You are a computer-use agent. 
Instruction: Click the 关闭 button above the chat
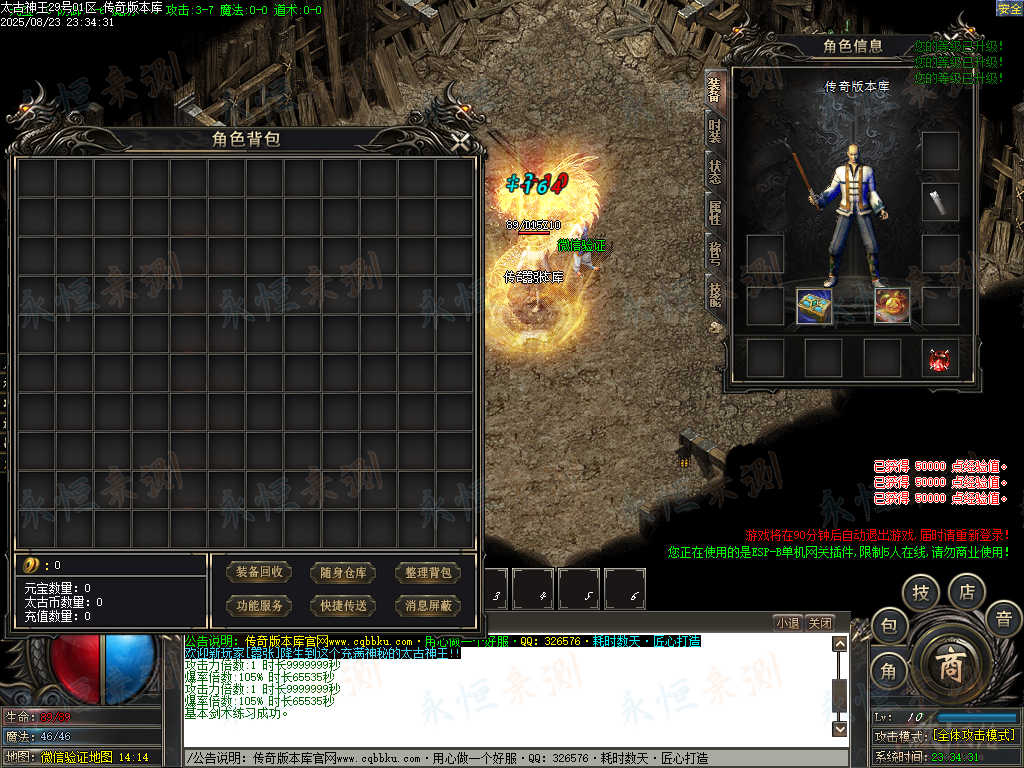click(820, 622)
